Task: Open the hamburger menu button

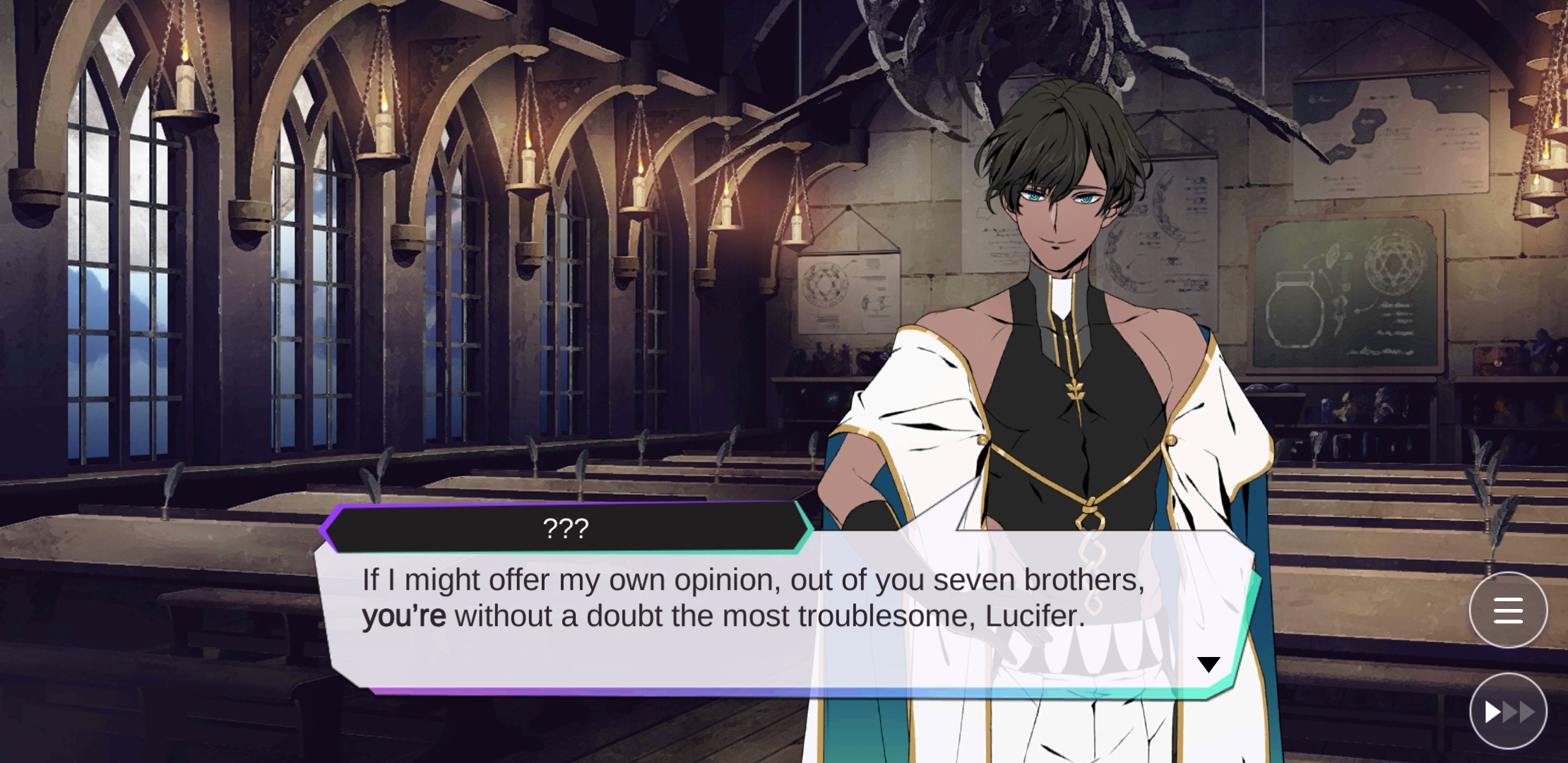Action: pos(1508,610)
